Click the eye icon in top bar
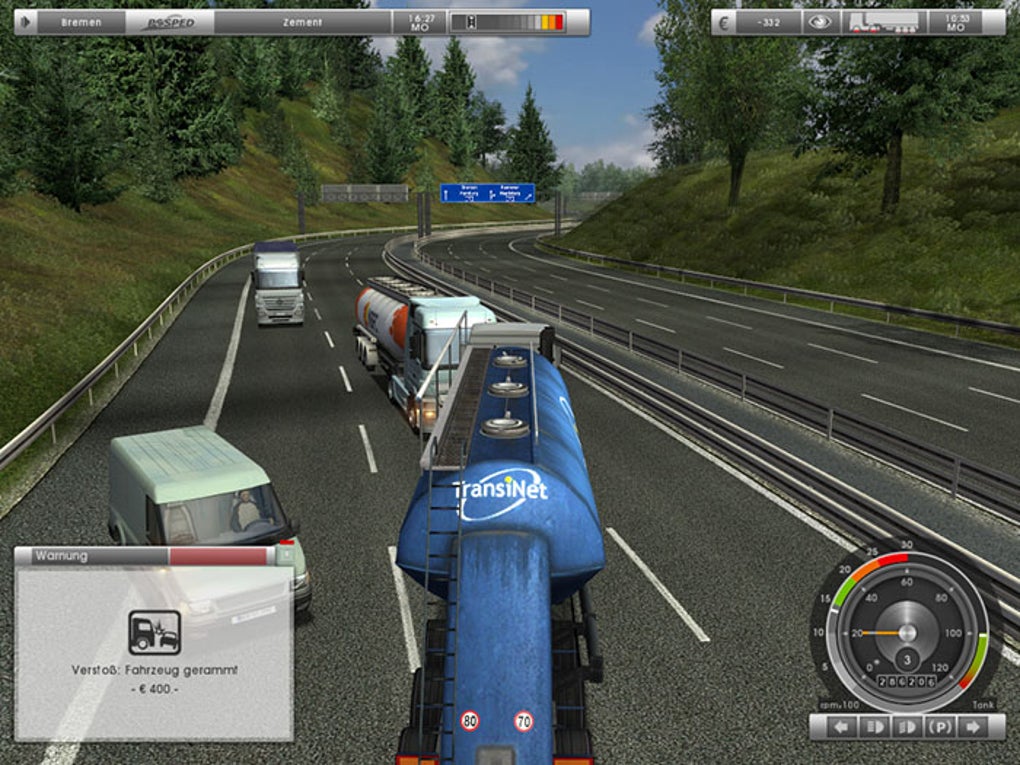This screenshot has width=1020, height=765. [820, 22]
